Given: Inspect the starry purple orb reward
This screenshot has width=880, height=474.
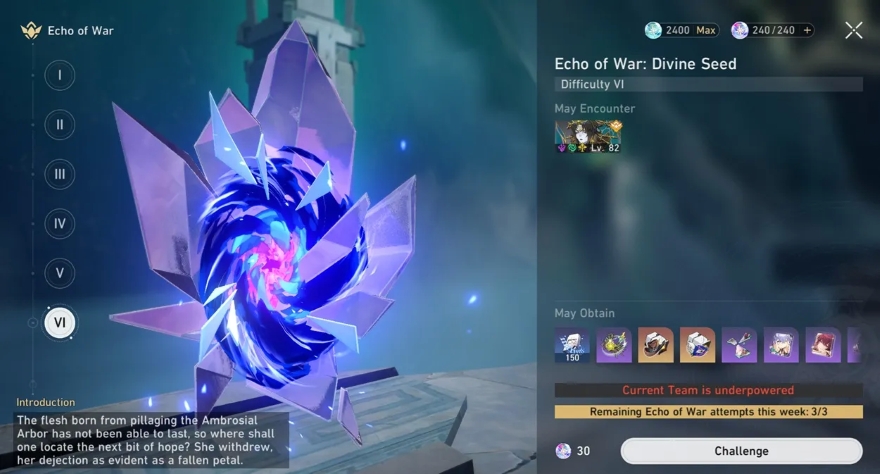Looking at the screenshot, I should [x=614, y=345].
